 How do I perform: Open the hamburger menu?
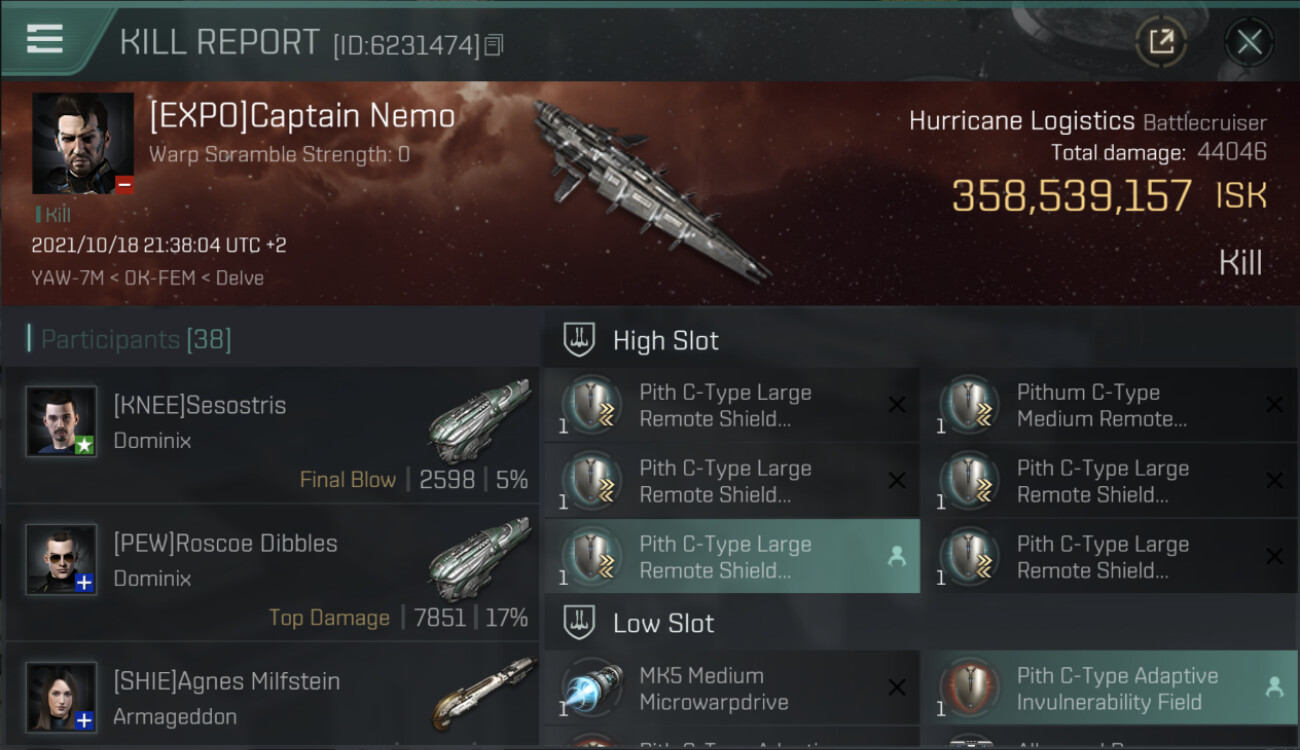45,39
